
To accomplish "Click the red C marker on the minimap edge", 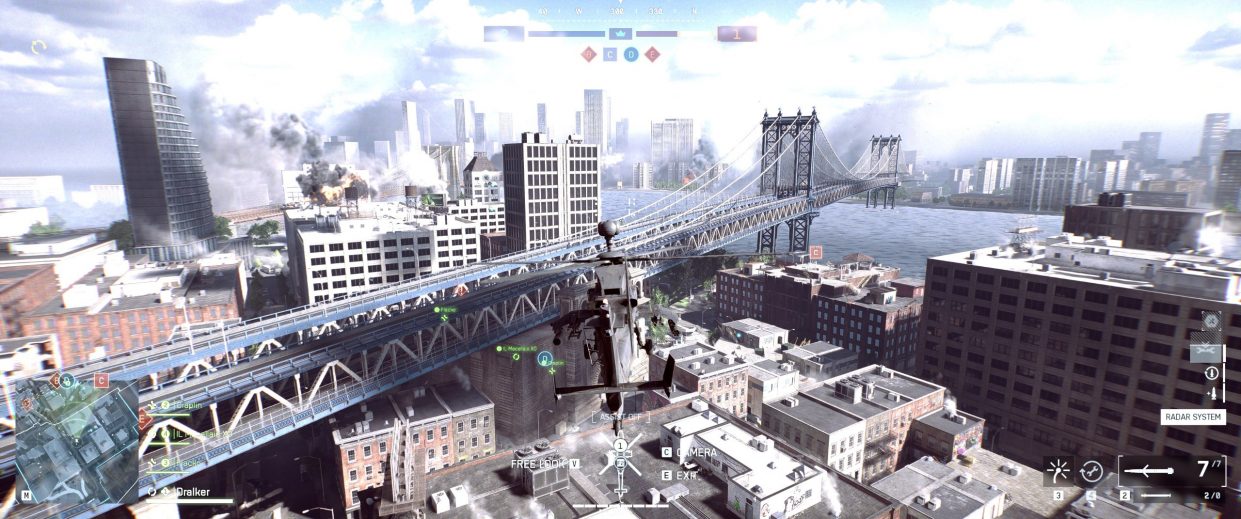I will pyautogui.click(x=101, y=380).
